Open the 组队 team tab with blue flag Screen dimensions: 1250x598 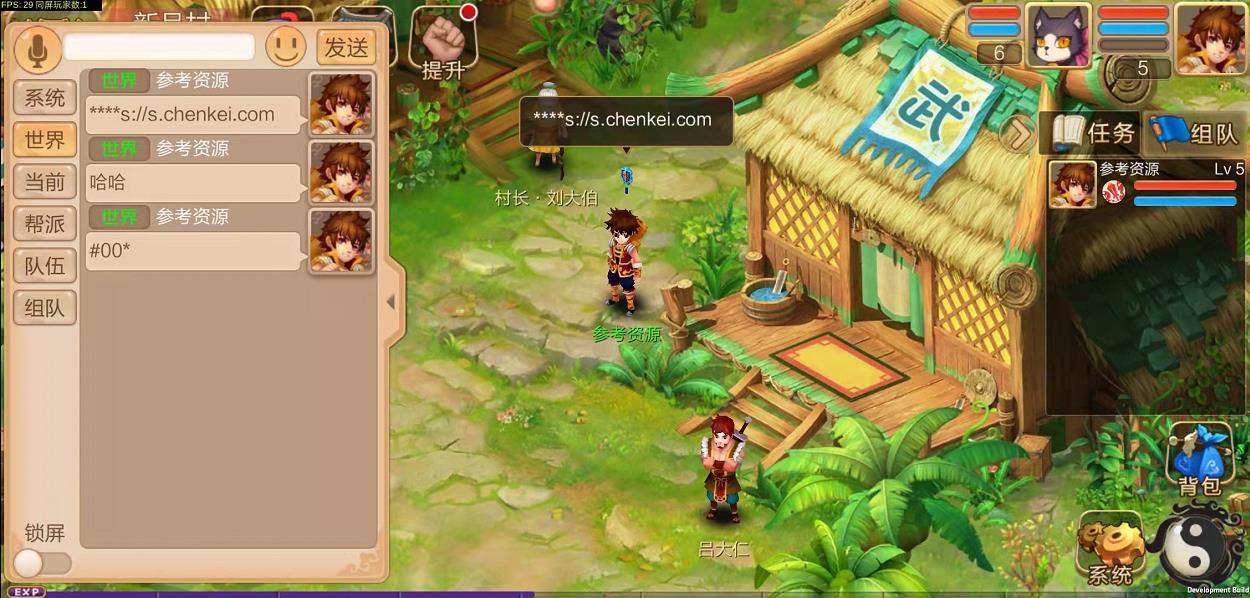point(1195,133)
